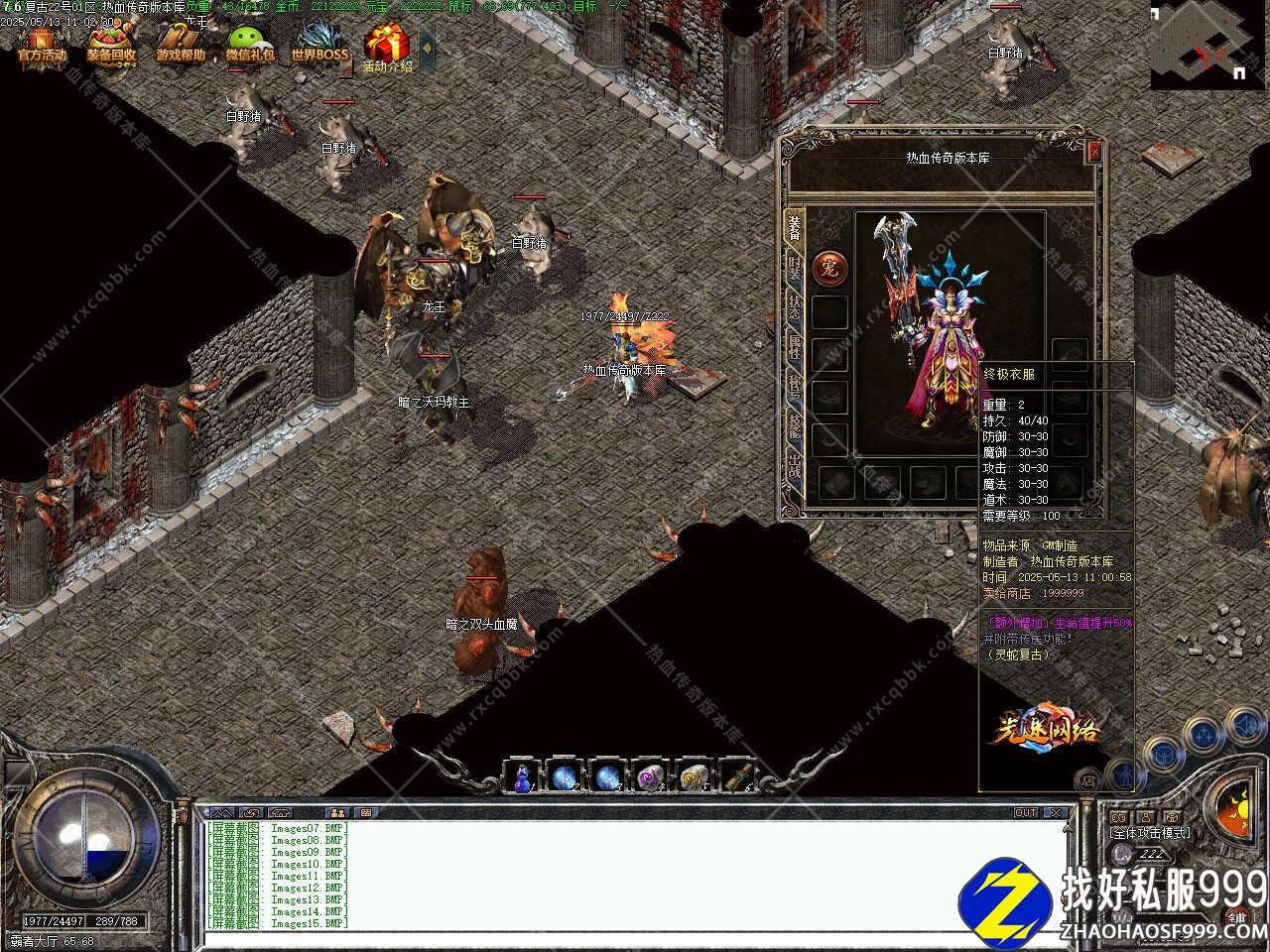Close the character equipment window
The width and height of the screenshot is (1270, 952).
1094,152
